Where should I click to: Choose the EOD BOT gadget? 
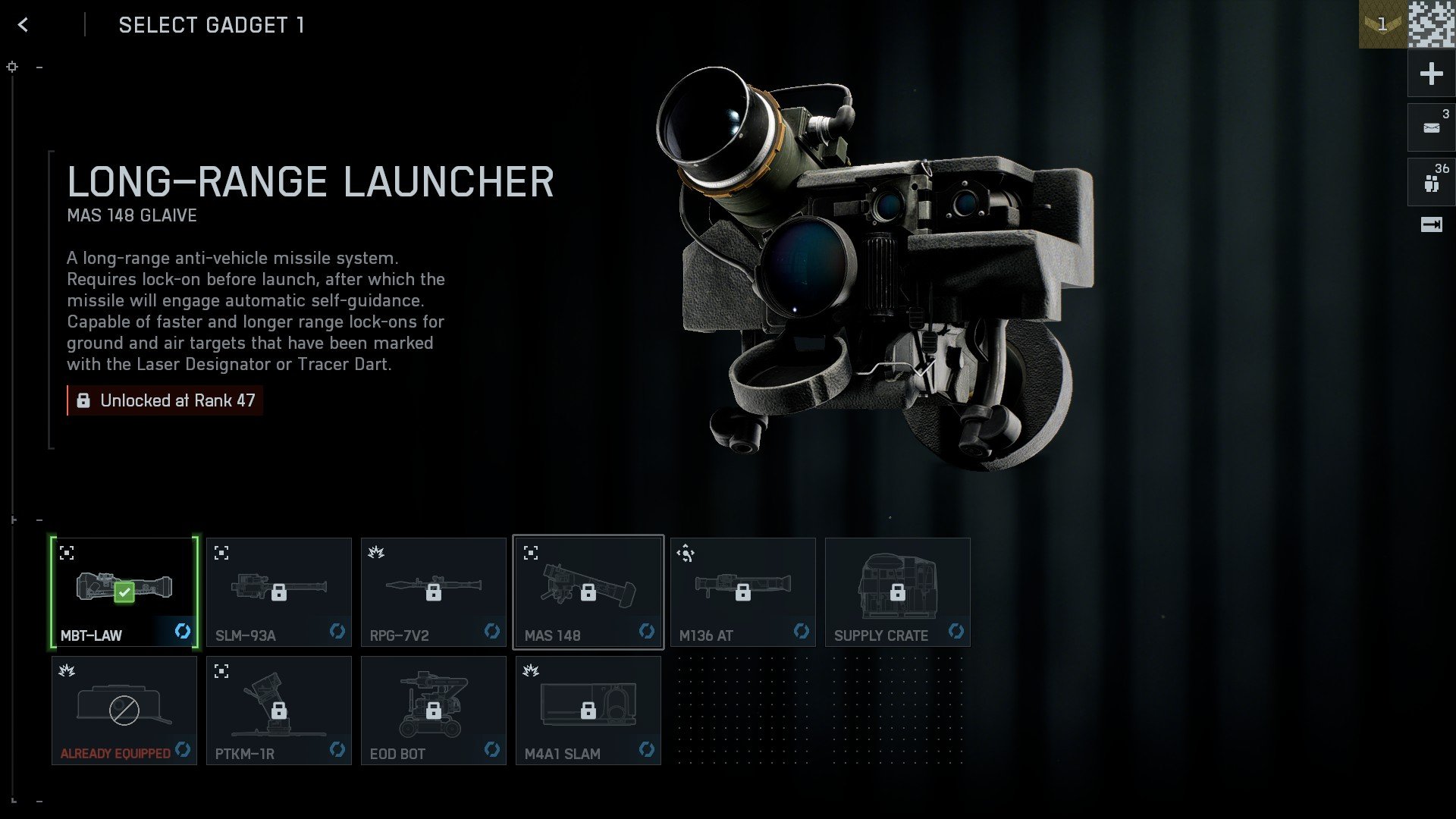434,710
